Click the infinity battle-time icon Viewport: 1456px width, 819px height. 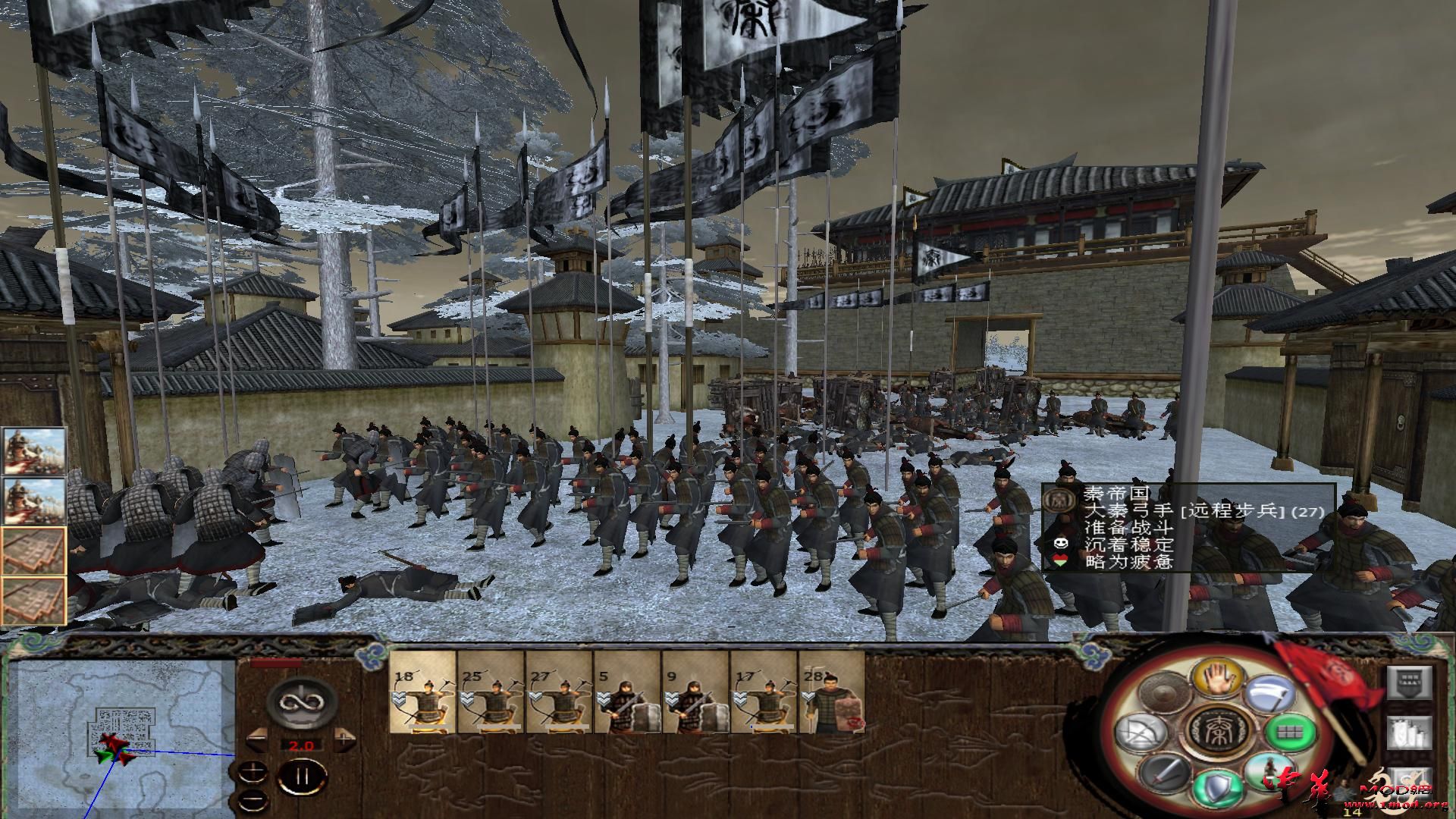click(x=302, y=701)
